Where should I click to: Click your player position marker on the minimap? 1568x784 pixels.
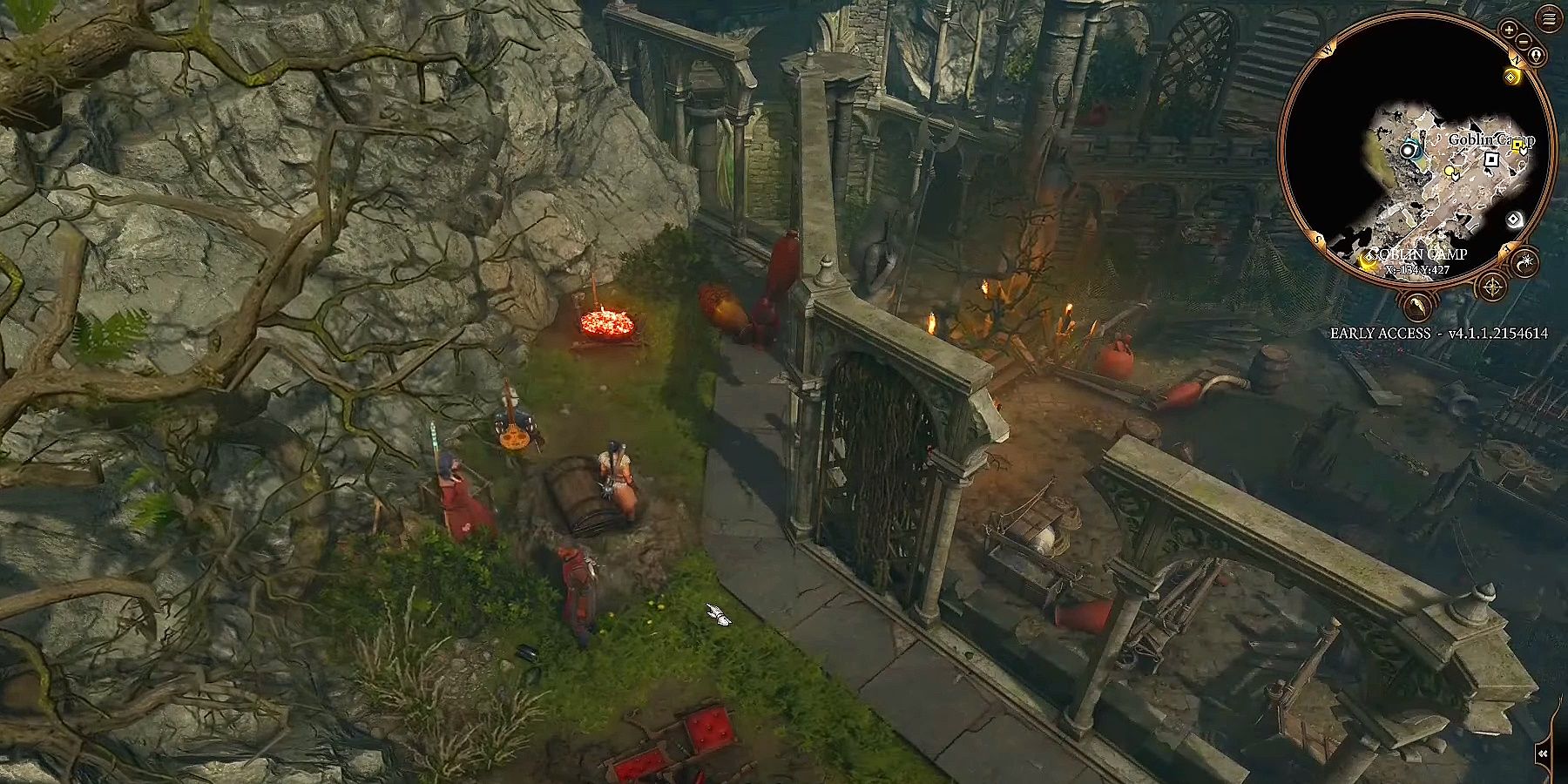point(1409,150)
